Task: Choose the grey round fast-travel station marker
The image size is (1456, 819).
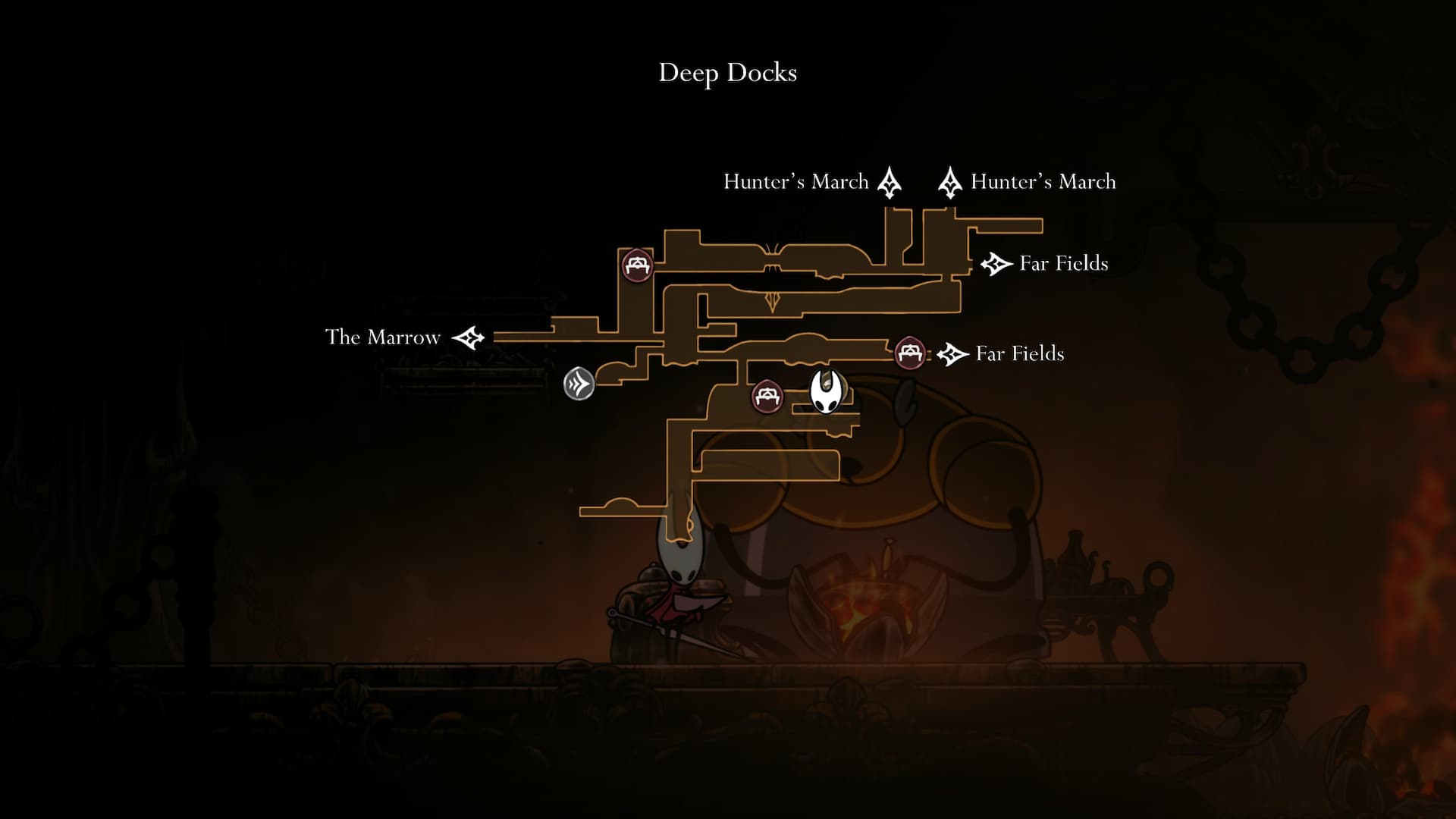Action: click(579, 384)
